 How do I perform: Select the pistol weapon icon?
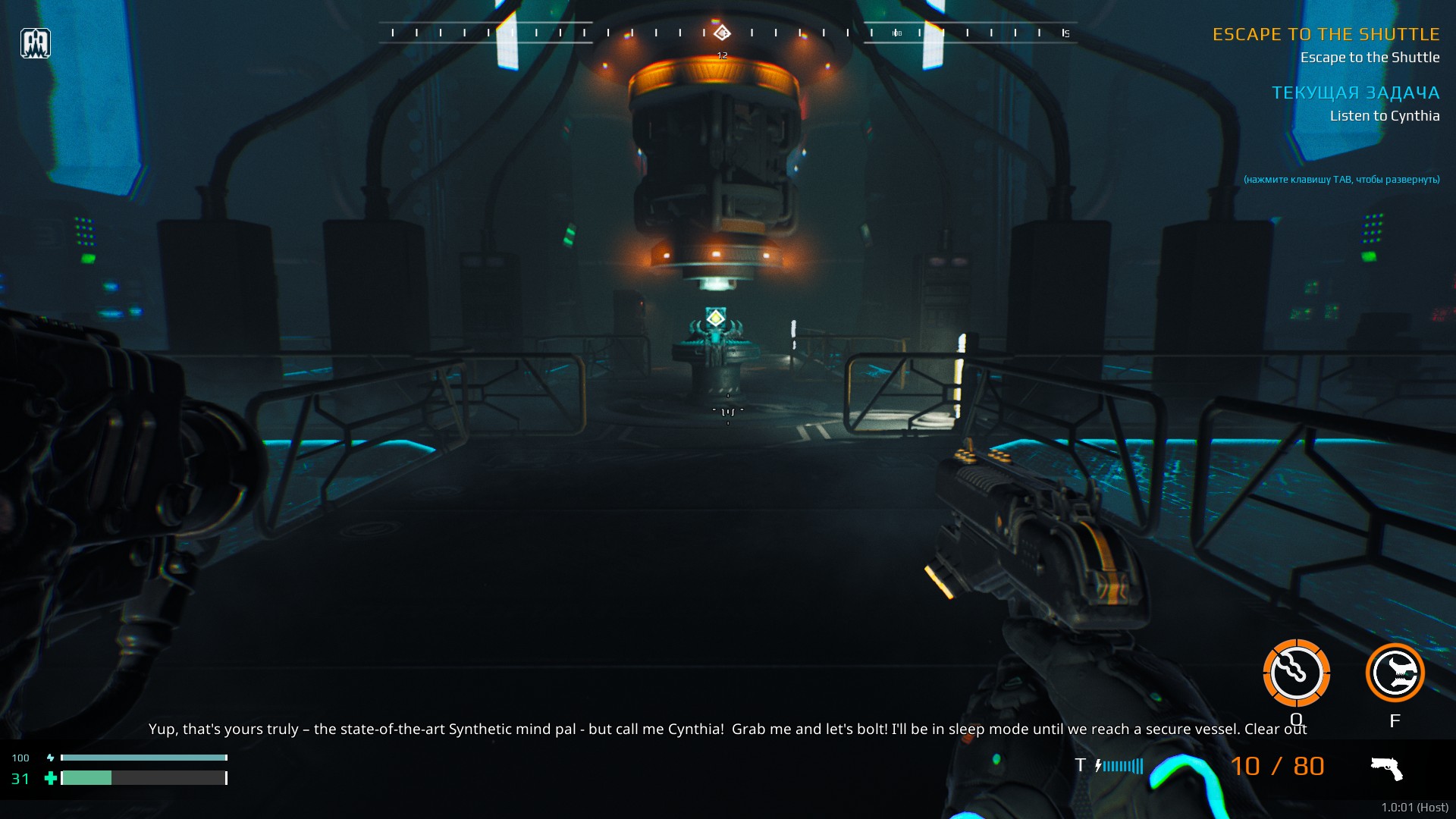(1387, 768)
